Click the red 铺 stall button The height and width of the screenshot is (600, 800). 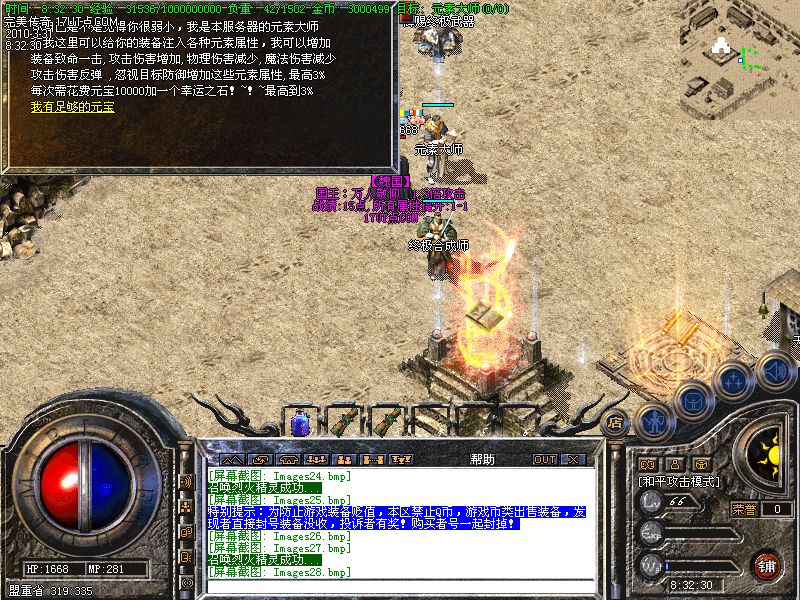[766, 564]
